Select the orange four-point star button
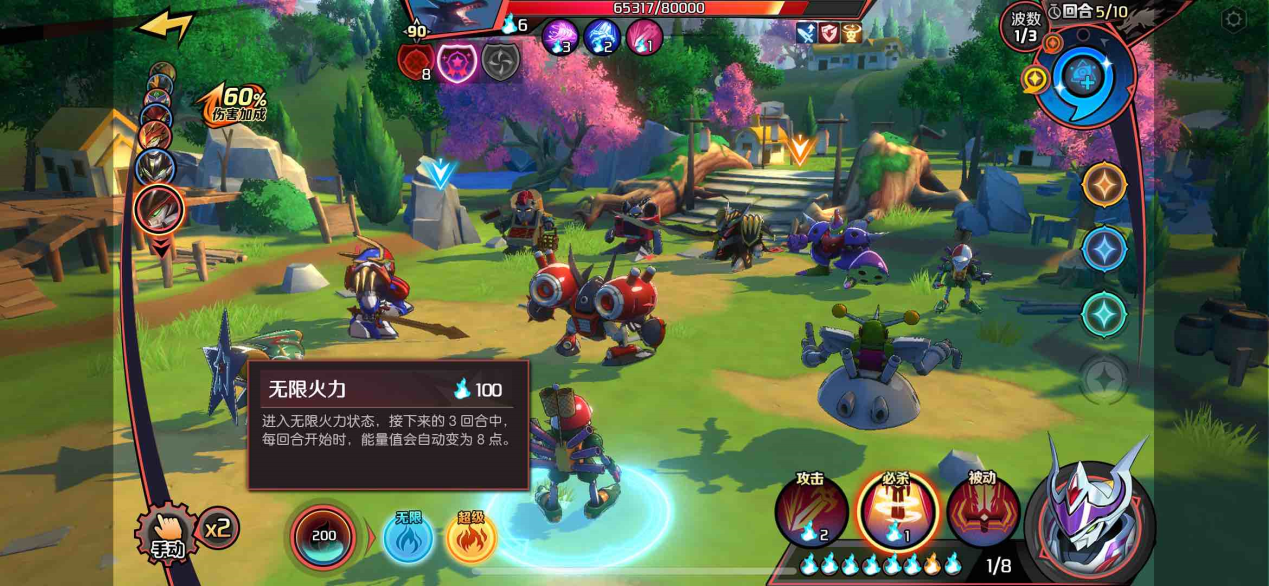1269x586 pixels. (1105, 184)
